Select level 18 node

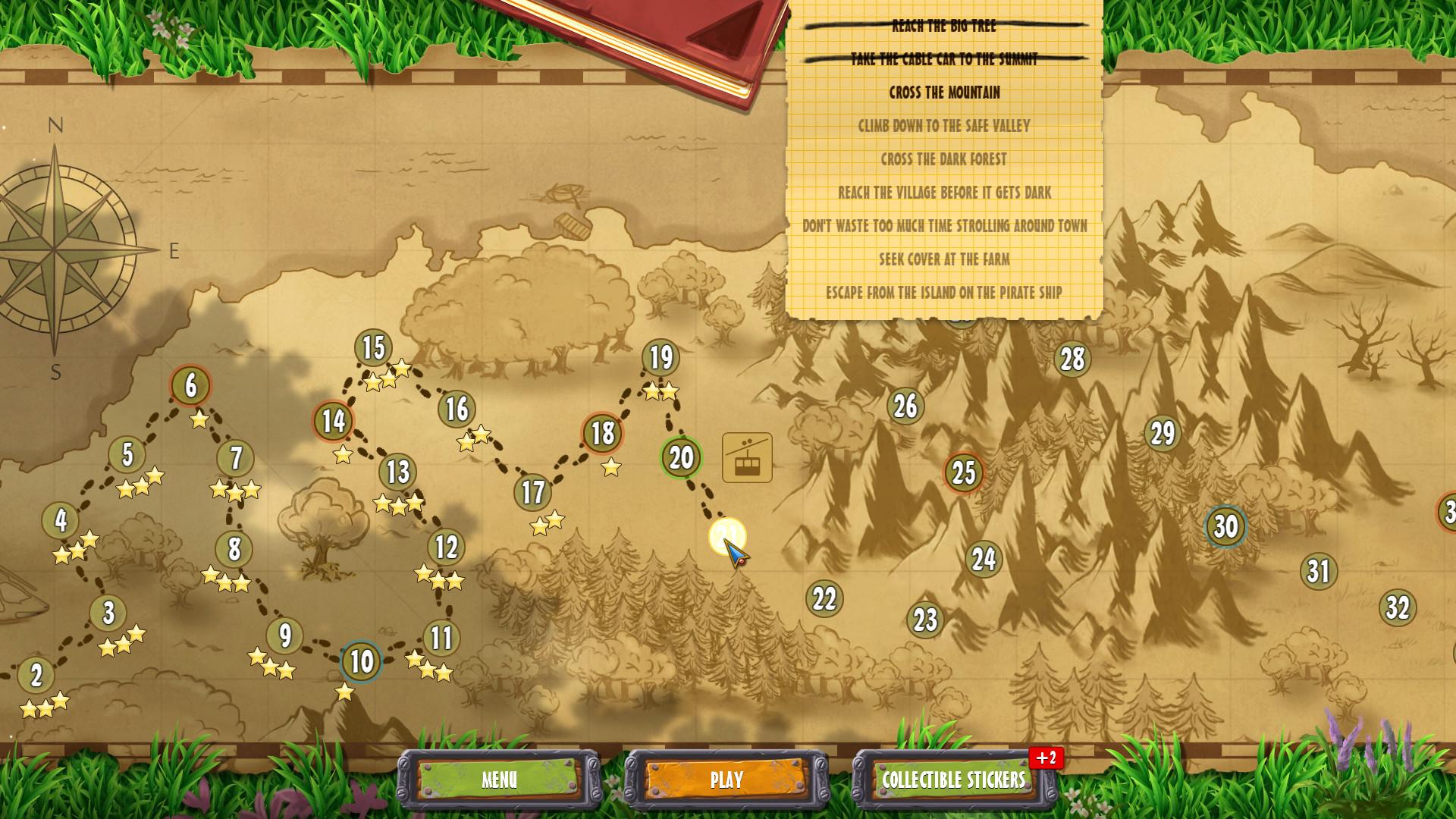602,433
